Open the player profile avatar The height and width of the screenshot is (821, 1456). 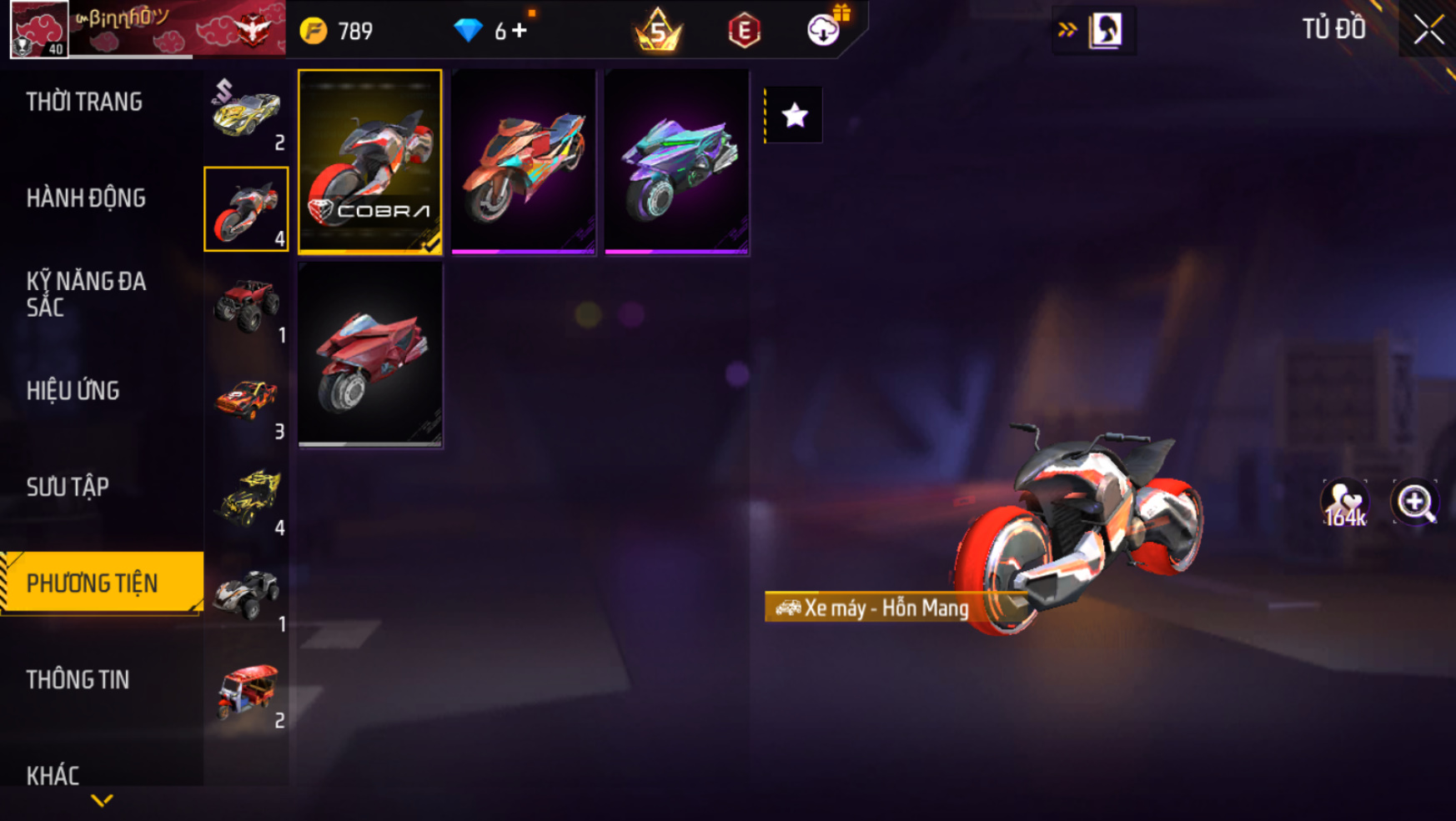(39, 29)
